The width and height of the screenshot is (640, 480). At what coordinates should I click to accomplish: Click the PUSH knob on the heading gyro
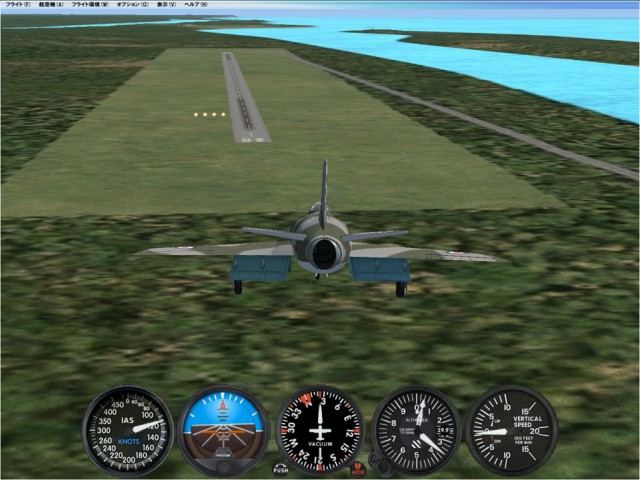281,468
